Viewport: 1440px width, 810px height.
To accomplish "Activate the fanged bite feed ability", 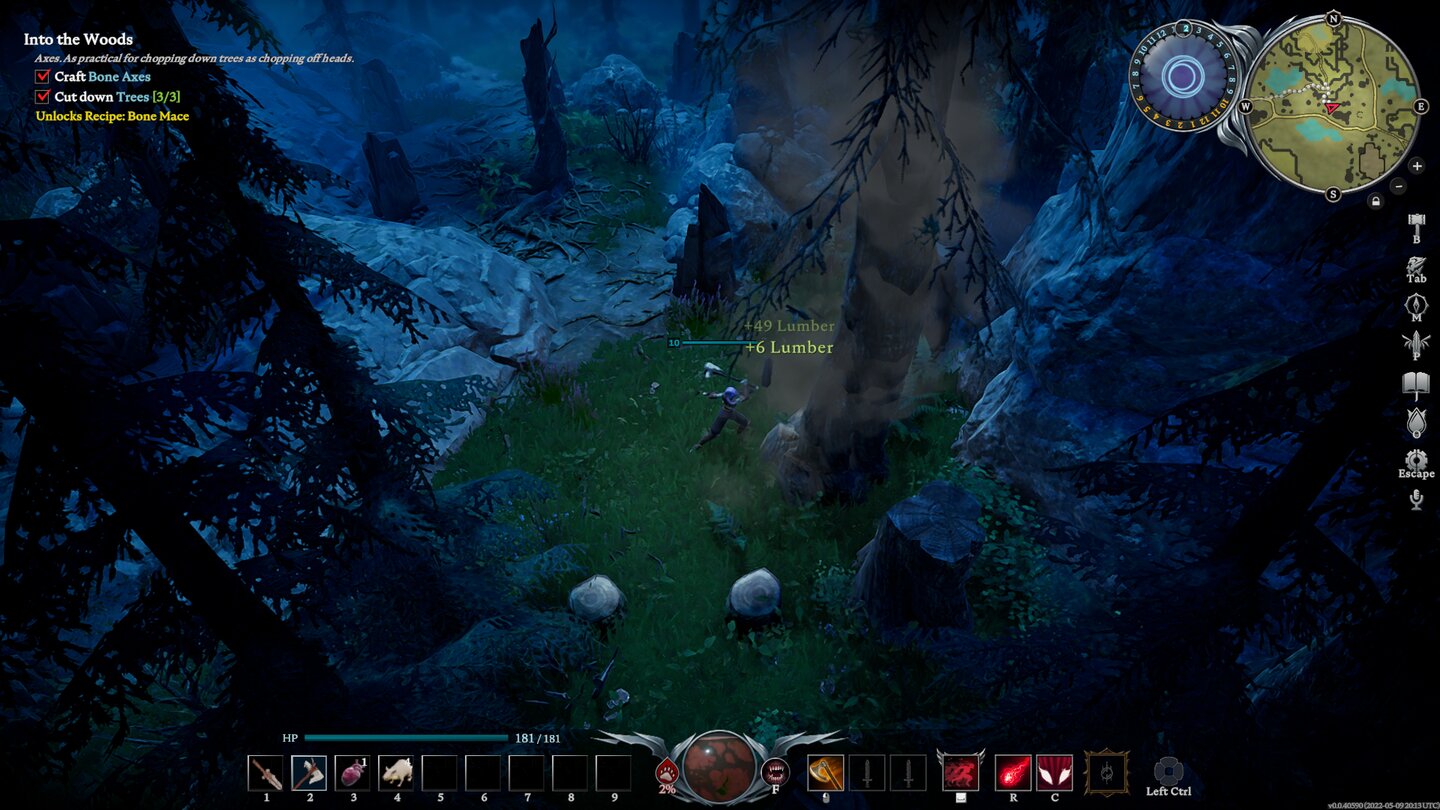I will [774, 772].
